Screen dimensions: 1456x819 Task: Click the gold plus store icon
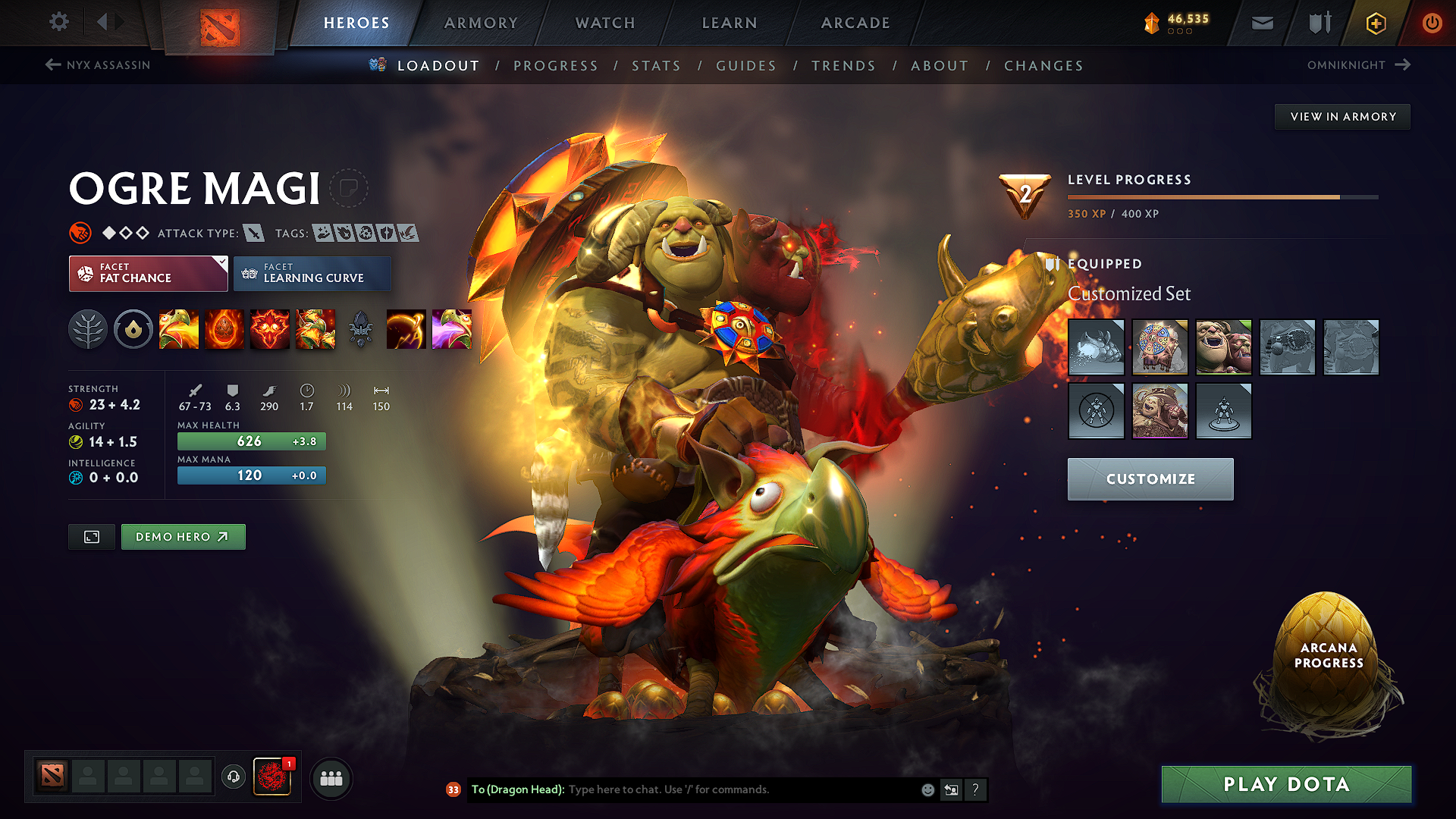tap(1376, 23)
